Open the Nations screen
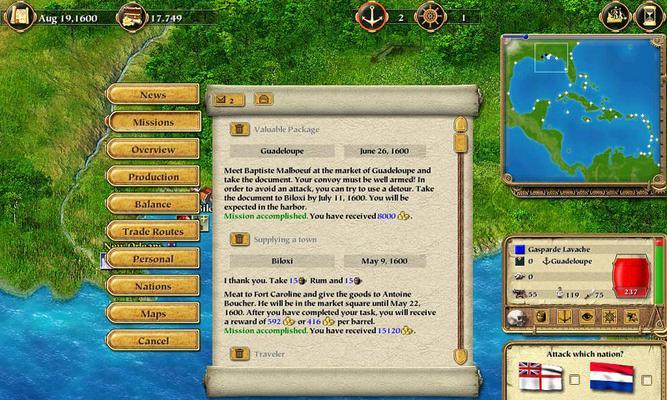The image size is (667, 400). (152, 286)
